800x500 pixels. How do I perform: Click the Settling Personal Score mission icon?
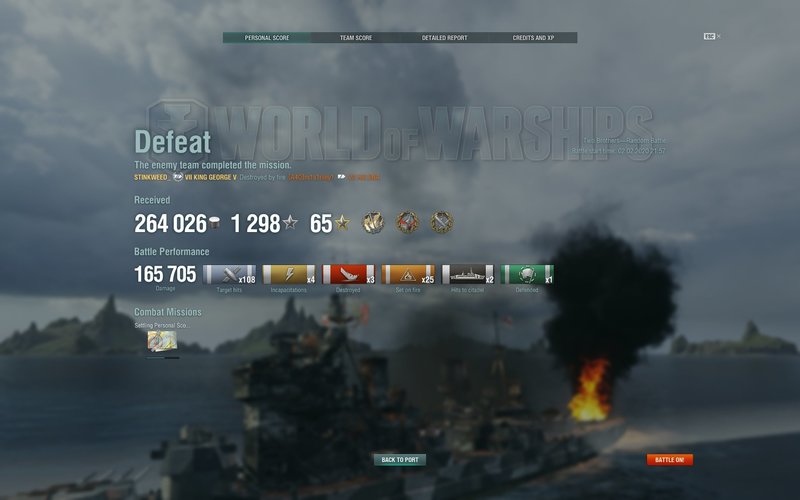[x=162, y=341]
